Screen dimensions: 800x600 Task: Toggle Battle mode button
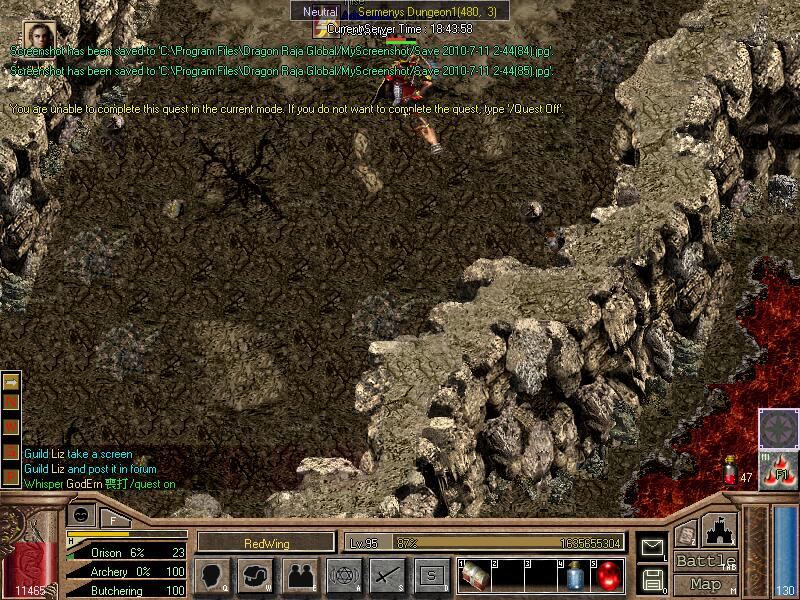pos(706,561)
